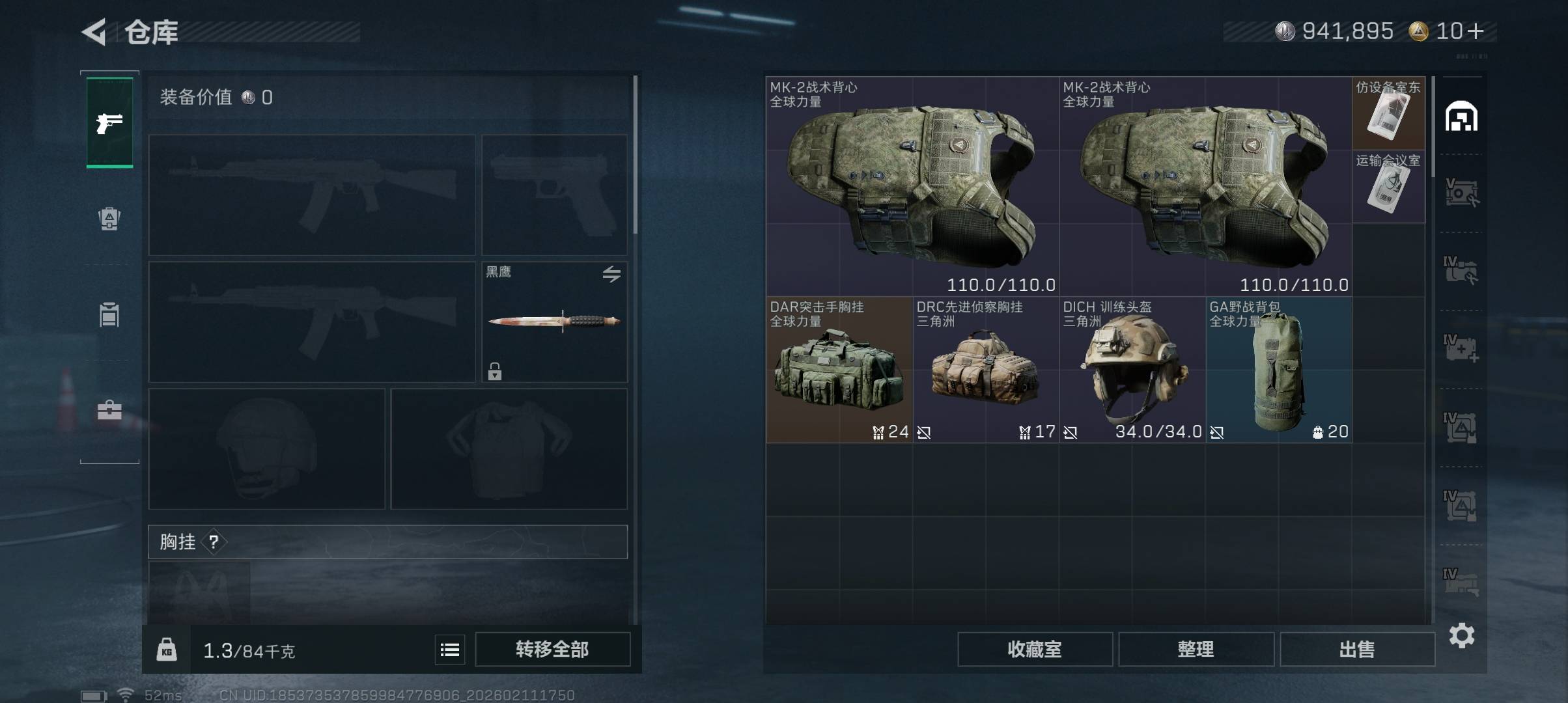Click the 出售 sell button
Image resolution: width=1568 pixels, height=703 pixels.
click(x=1357, y=650)
